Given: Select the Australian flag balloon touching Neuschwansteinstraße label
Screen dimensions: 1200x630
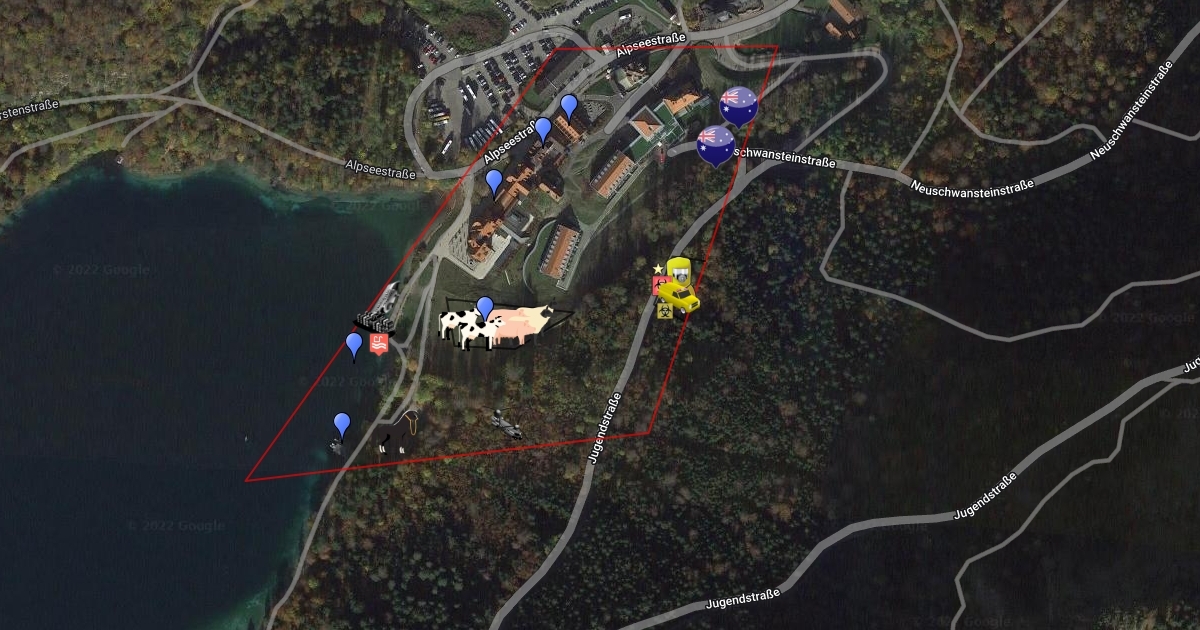Looking at the screenshot, I should click(715, 145).
